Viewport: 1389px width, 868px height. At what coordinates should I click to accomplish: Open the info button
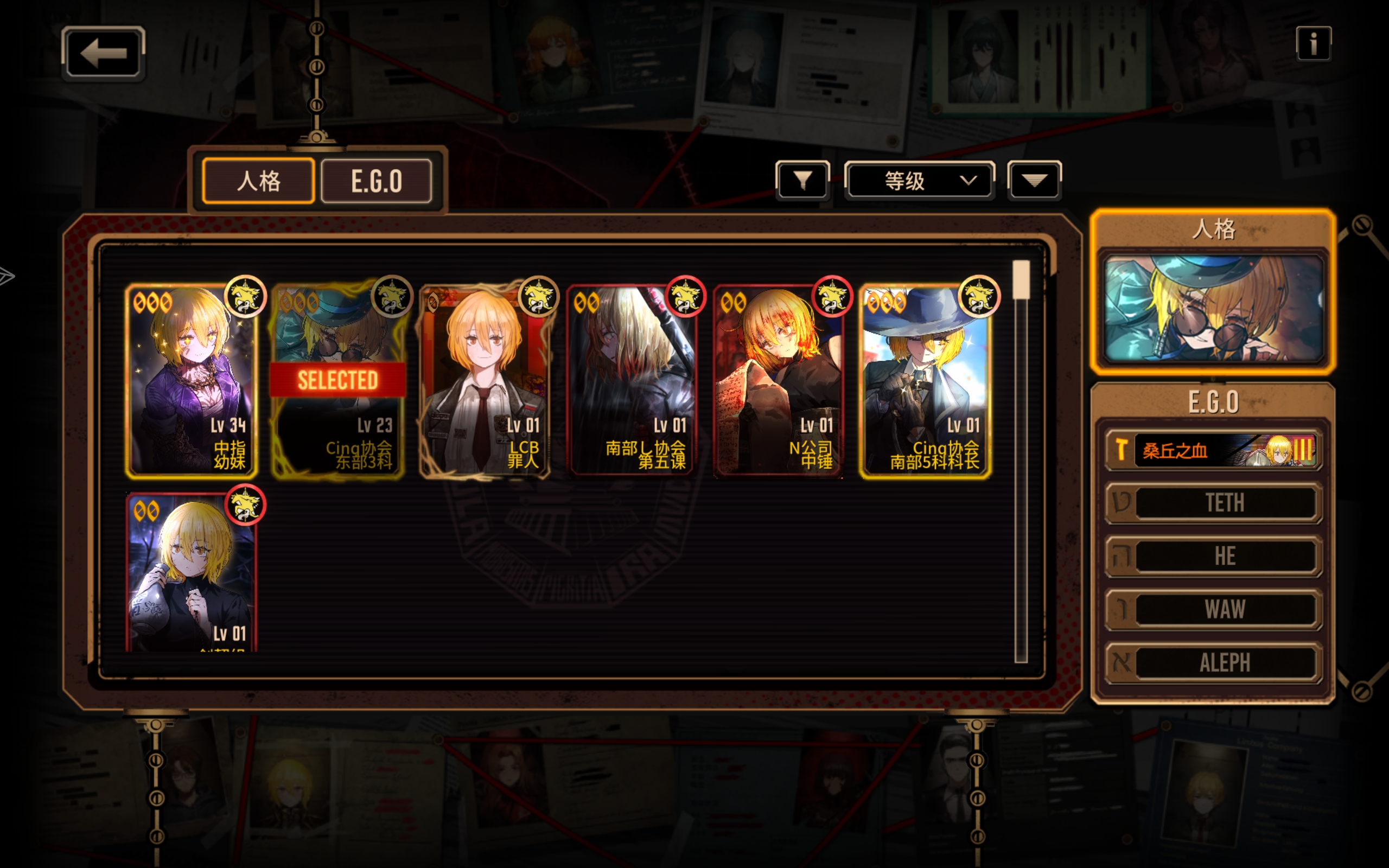coord(1313,43)
